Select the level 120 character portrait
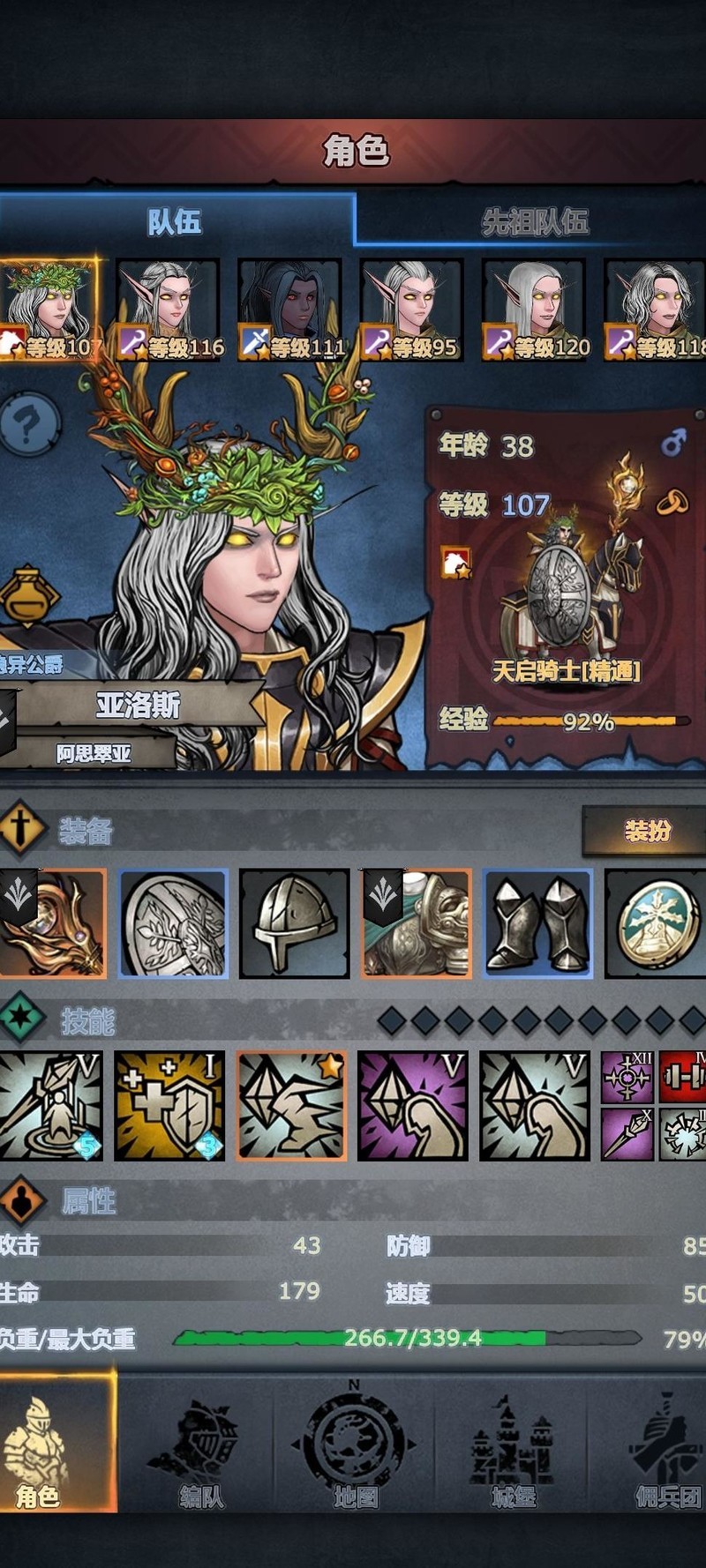 point(534,309)
